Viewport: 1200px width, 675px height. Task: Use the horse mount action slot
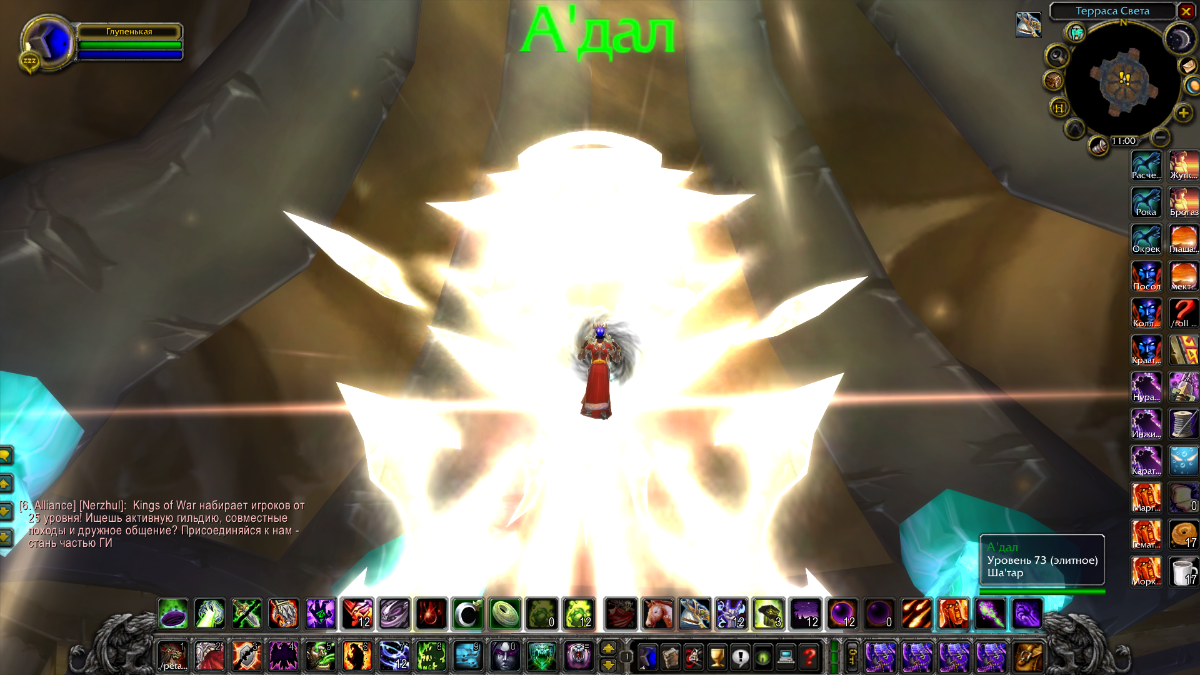pos(657,612)
